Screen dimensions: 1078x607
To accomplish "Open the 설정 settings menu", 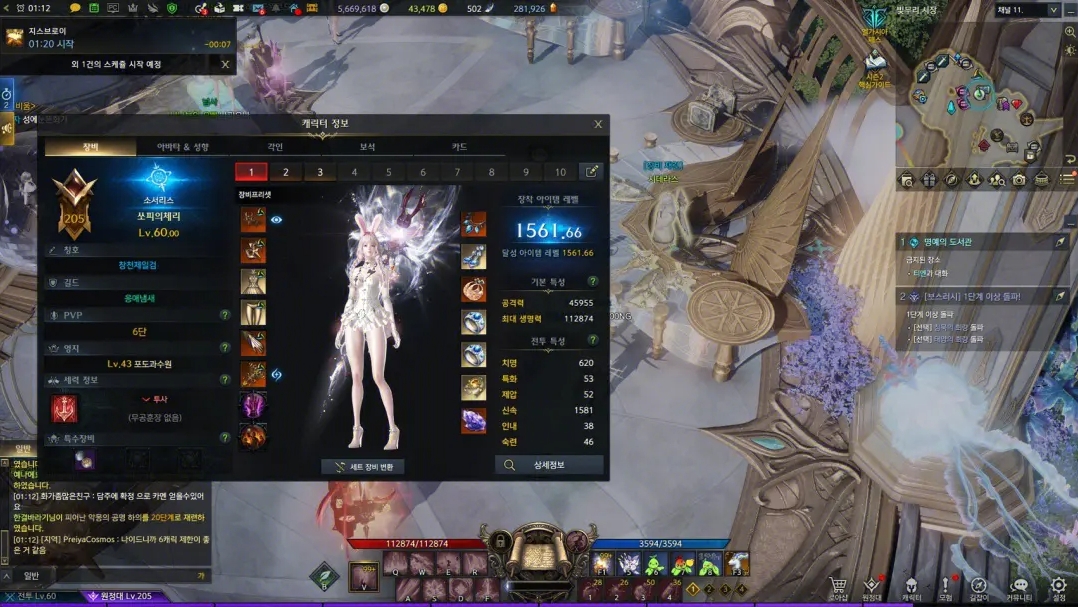I will [x=1058, y=587].
